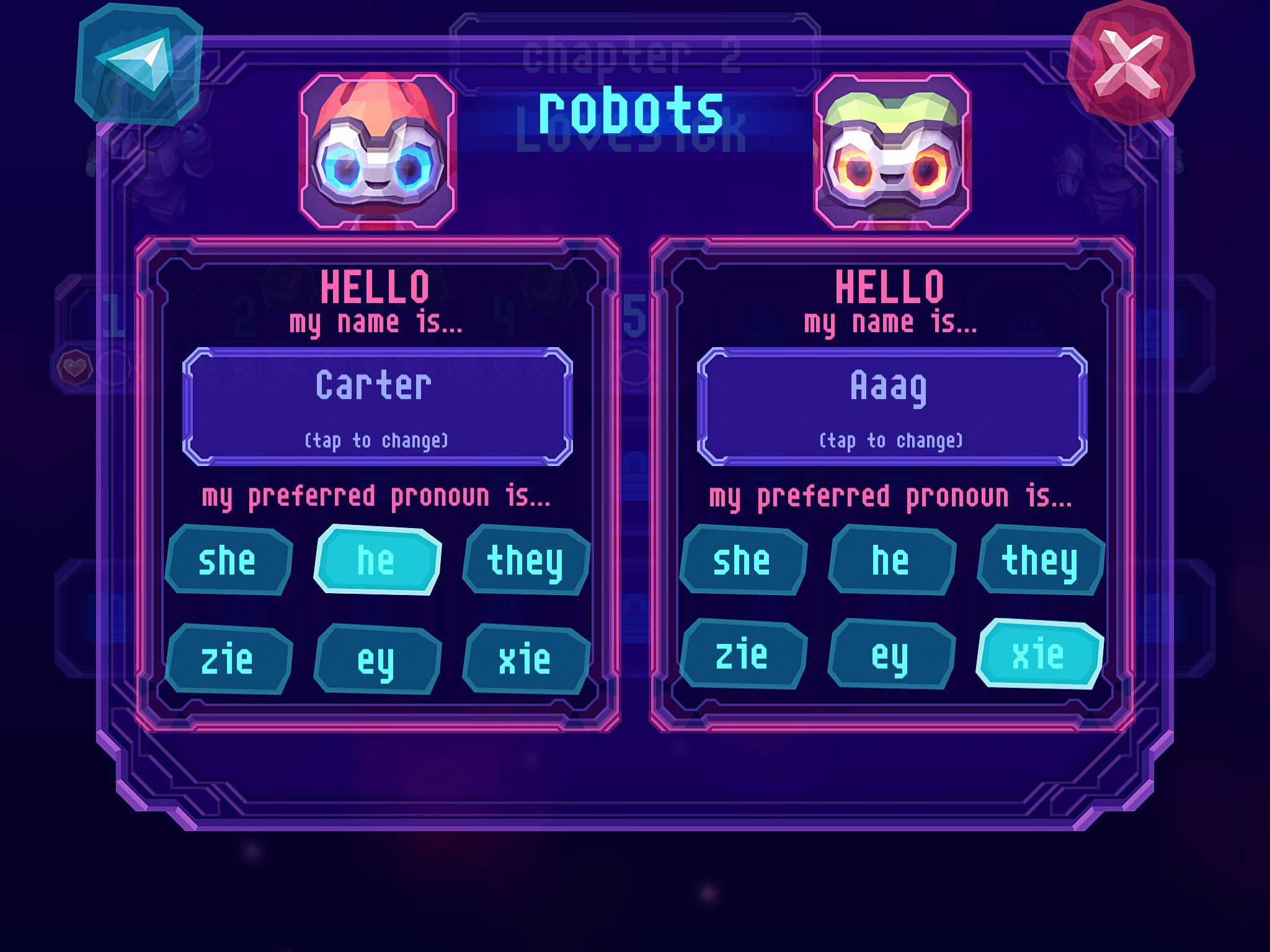Image resolution: width=1270 pixels, height=952 pixels.
Task: Set Carter's pronoun to "zie"
Action: tap(228, 659)
